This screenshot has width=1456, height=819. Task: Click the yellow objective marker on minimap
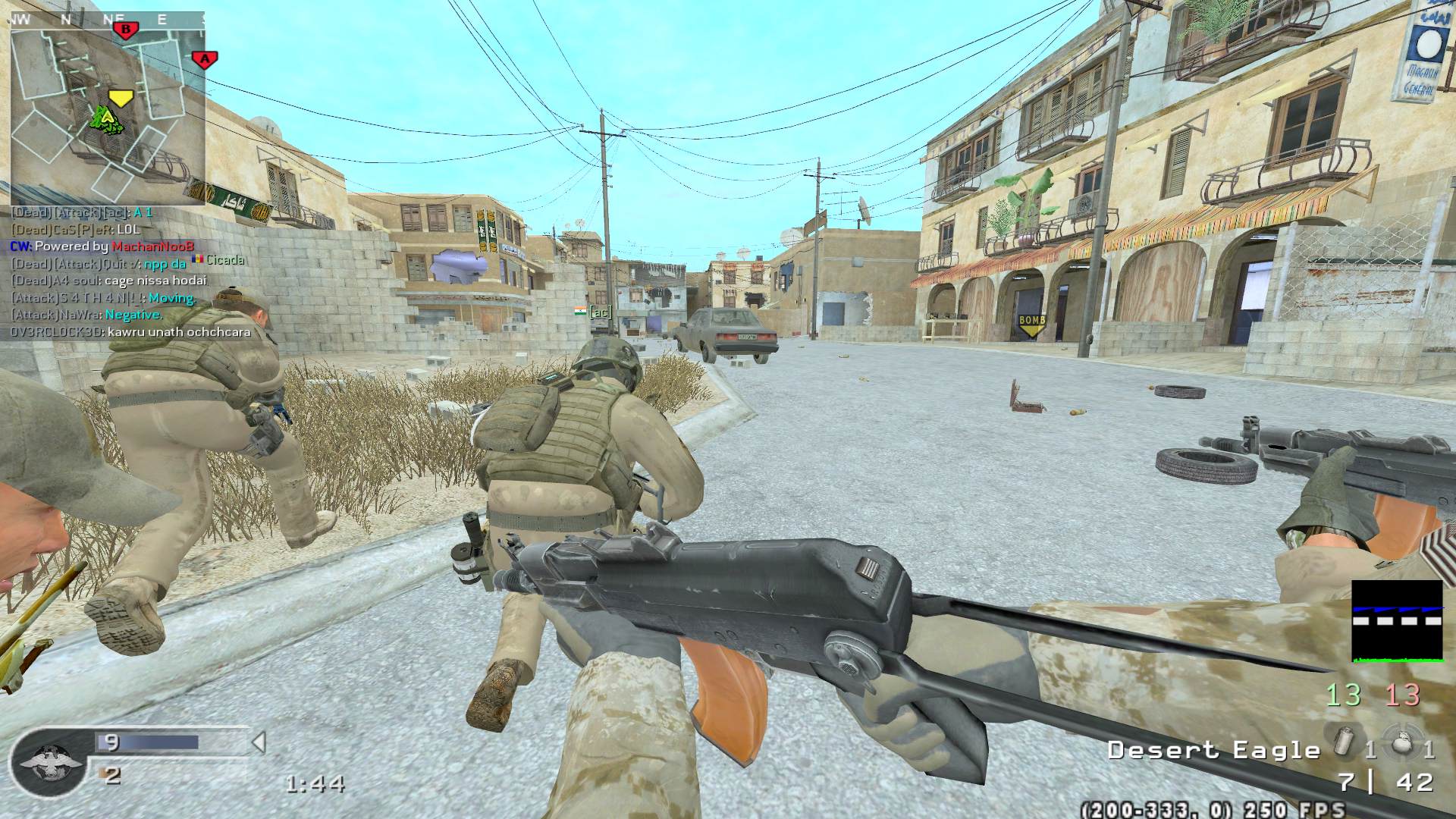(121, 98)
